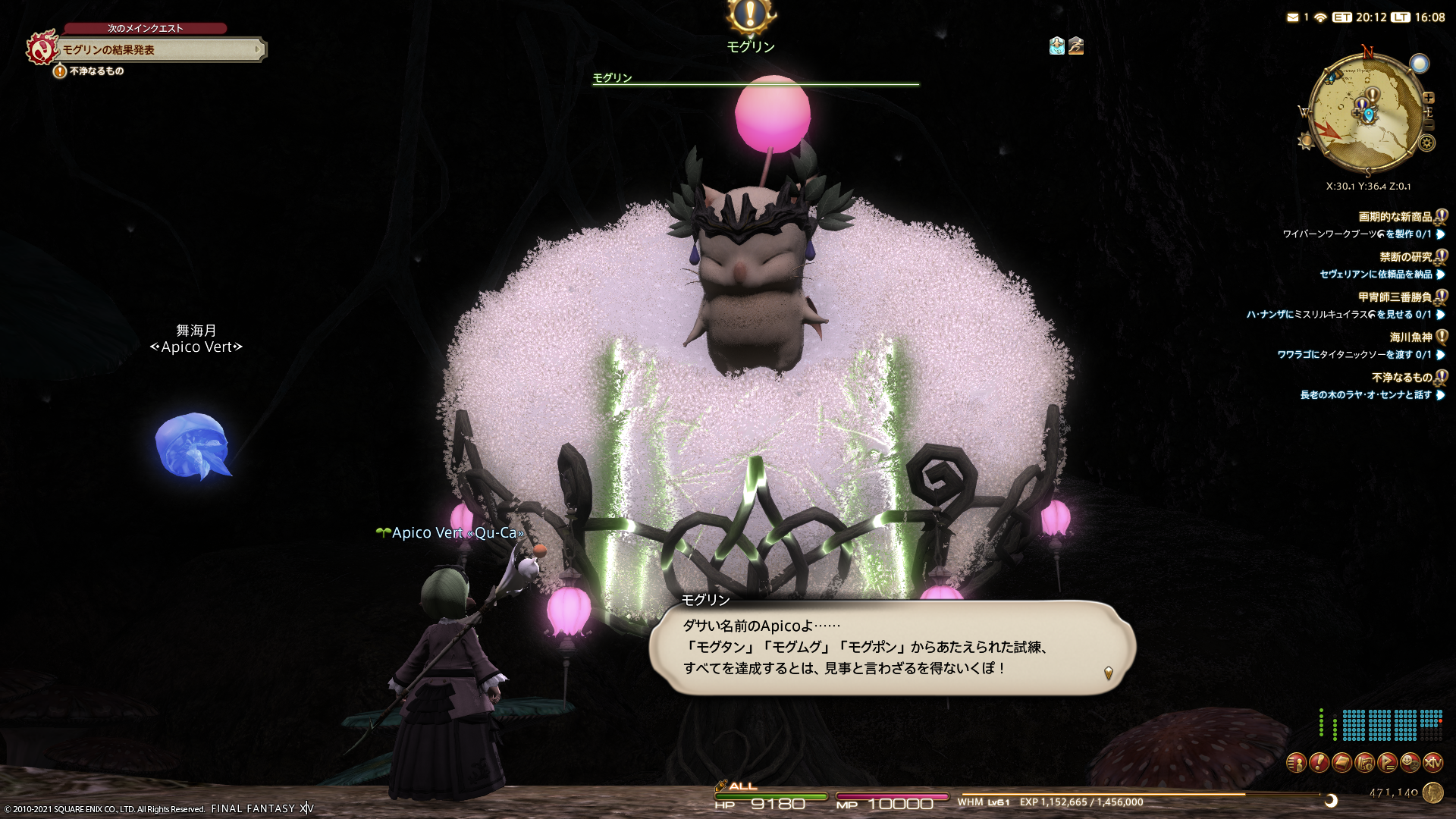1456x819 pixels.
Task: Open the Social smiley faces menu icon
Action: pos(1410,762)
